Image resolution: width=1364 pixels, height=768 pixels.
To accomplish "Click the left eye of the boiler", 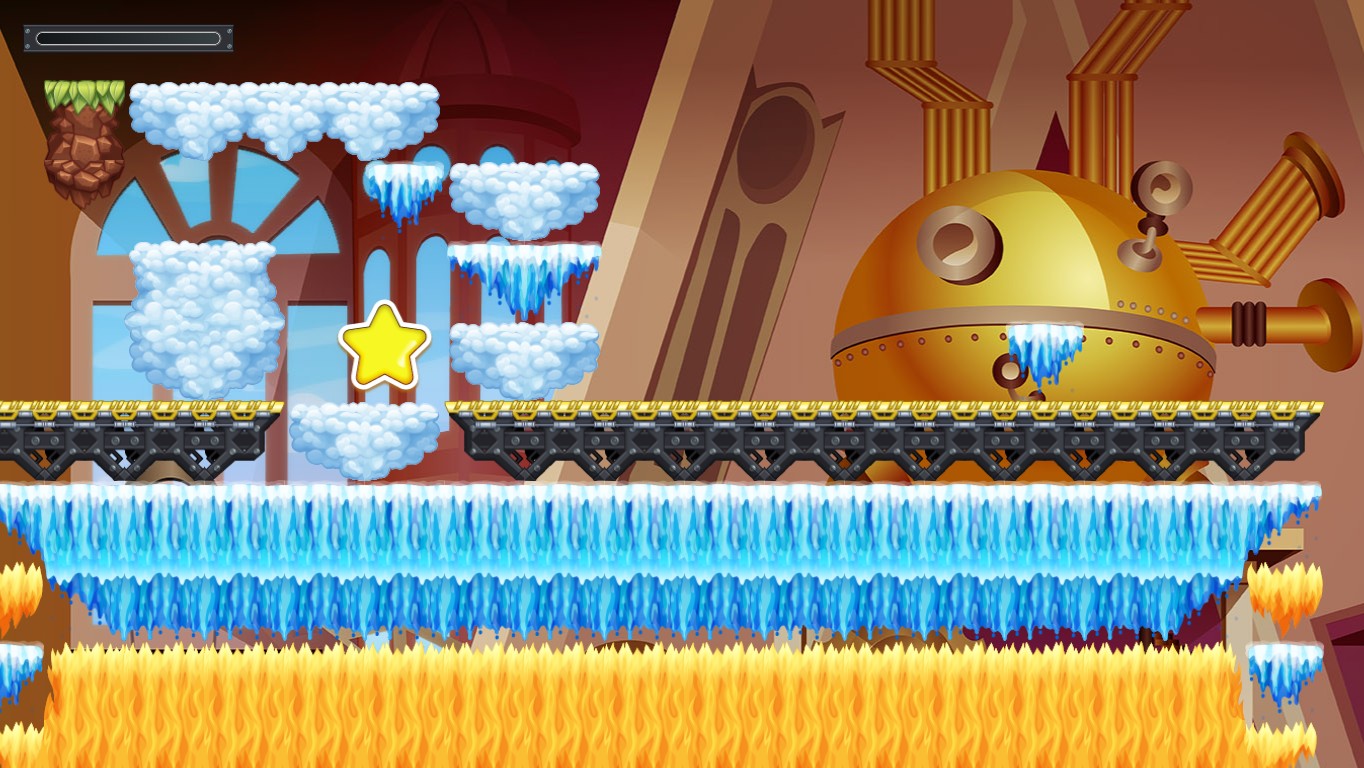I will 955,240.
